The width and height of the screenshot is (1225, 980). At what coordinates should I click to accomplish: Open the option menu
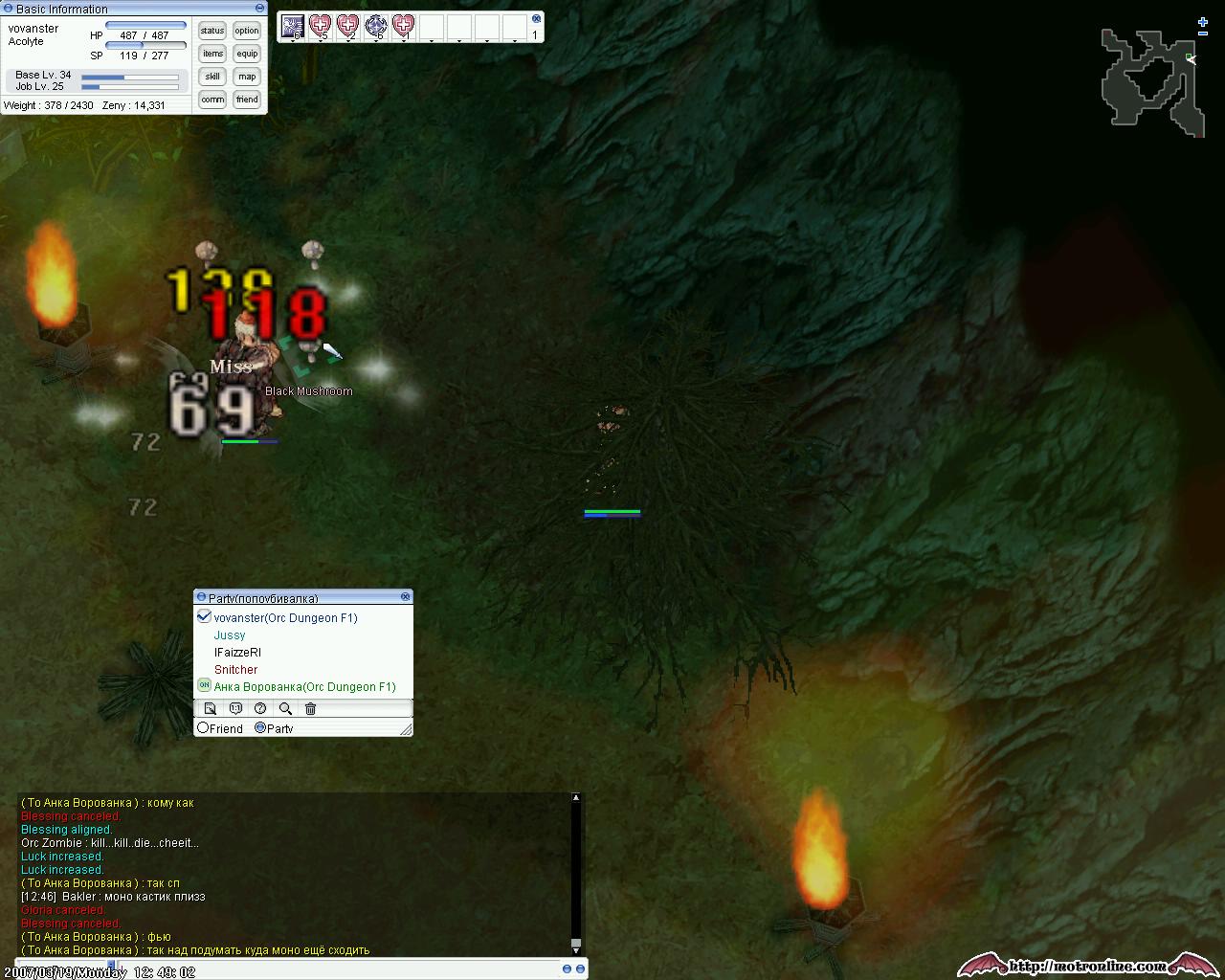[247, 31]
